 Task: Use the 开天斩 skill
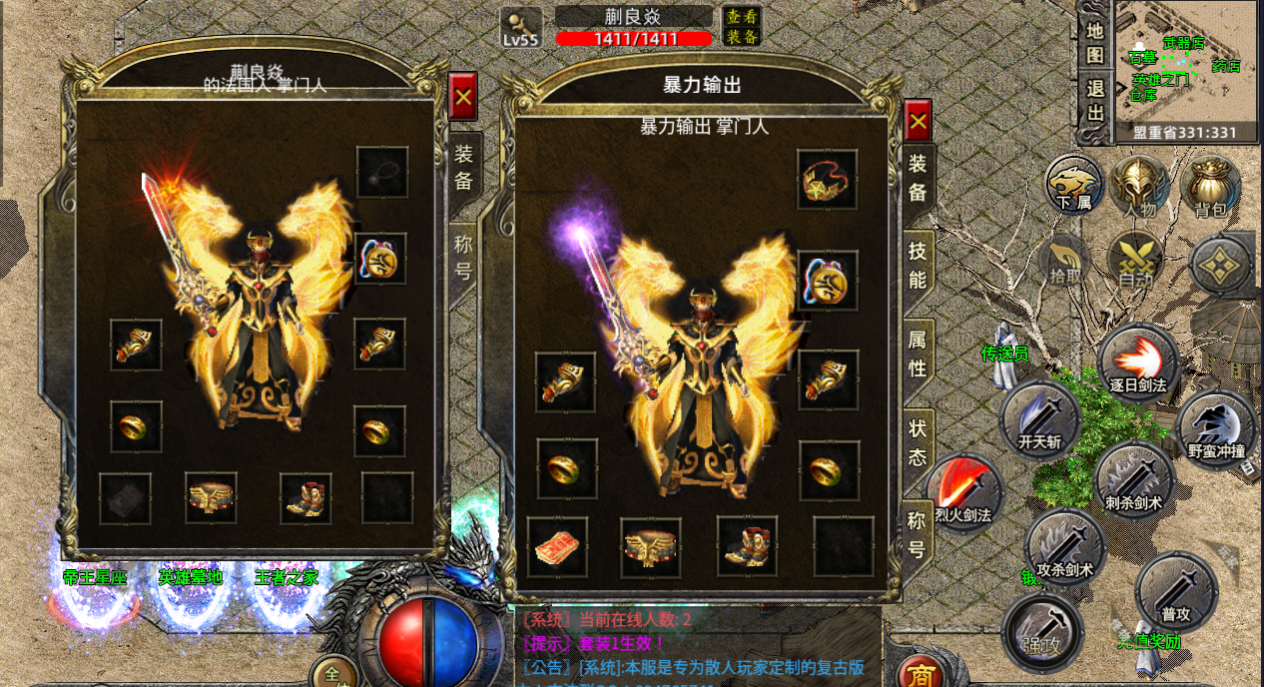point(1040,420)
